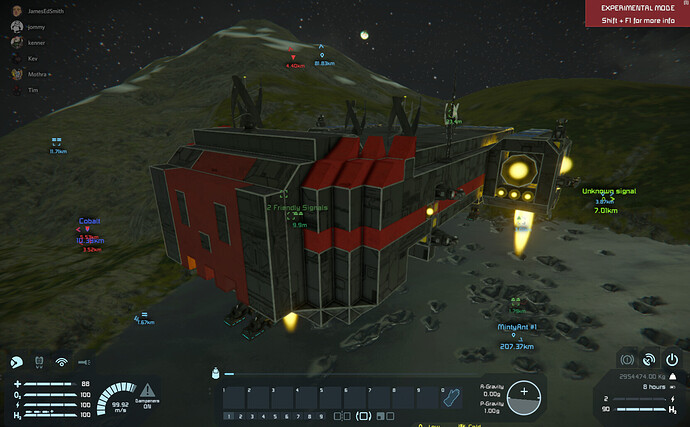Toggle the ship power button icon
This screenshot has height=427, width=690.
(x=671, y=358)
